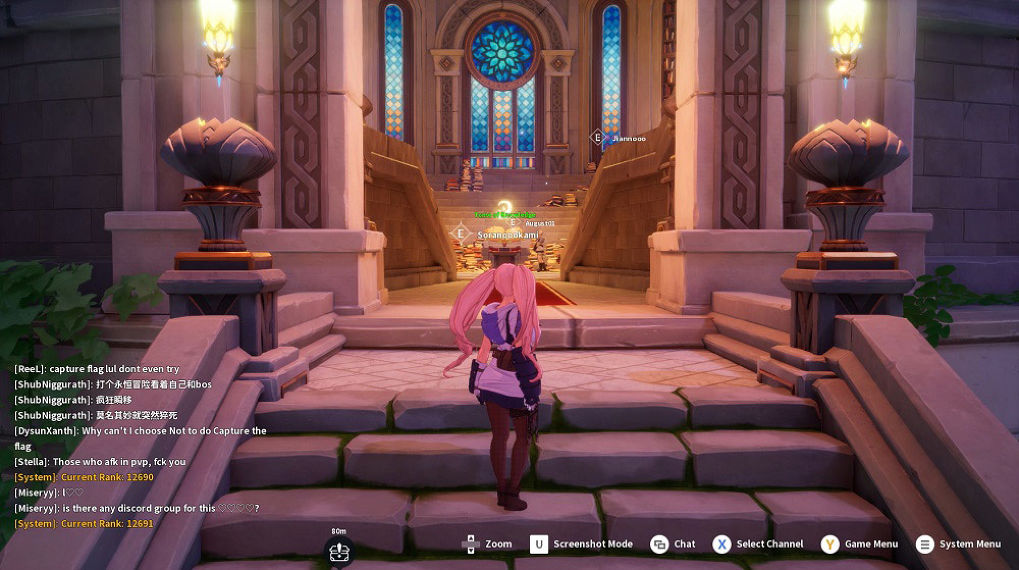Select Stella's chat message about pvp
Image resolution: width=1019 pixels, height=570 pixels.
click(x=100, y=462)
